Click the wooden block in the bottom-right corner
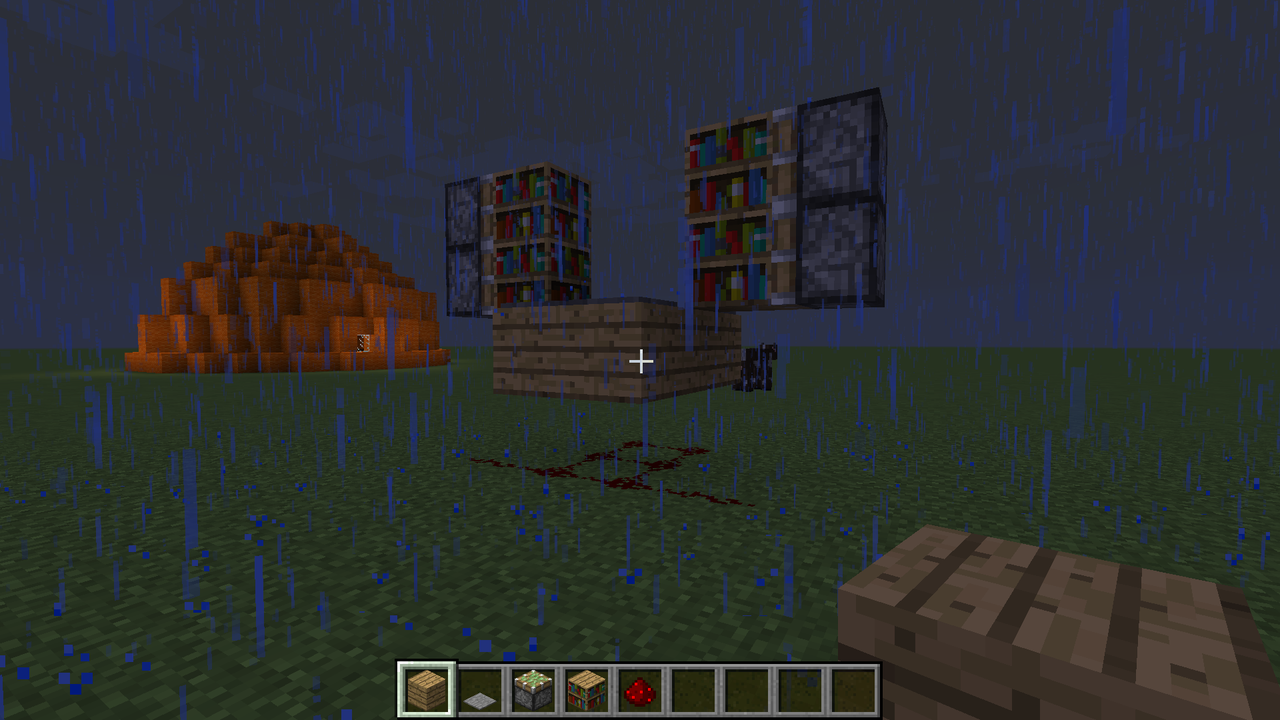Viewport: 1280px width, 720px height. (x=1060, y=620)
